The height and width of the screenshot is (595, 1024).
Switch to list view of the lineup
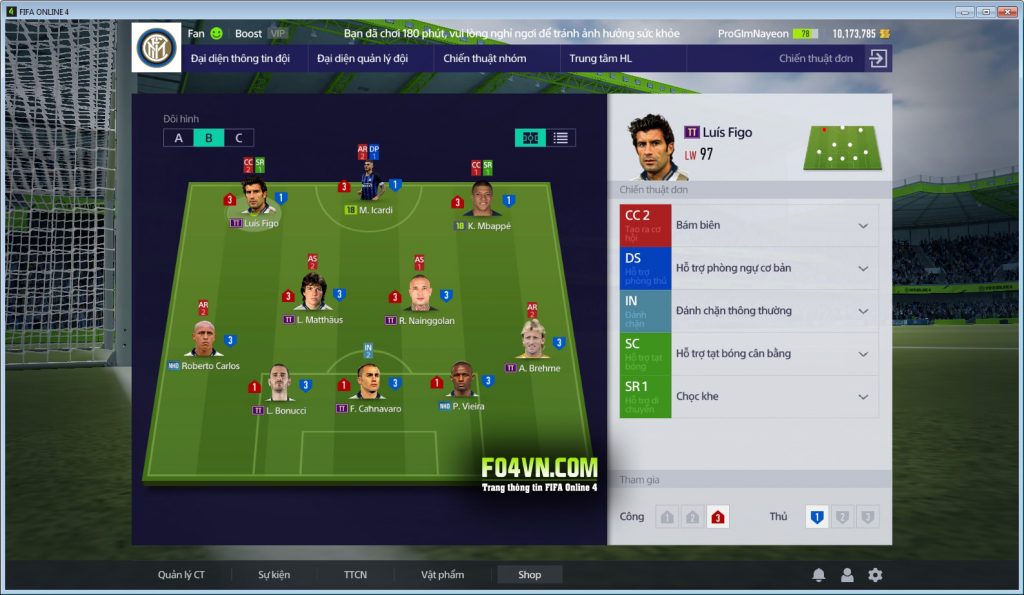point(561,138)
